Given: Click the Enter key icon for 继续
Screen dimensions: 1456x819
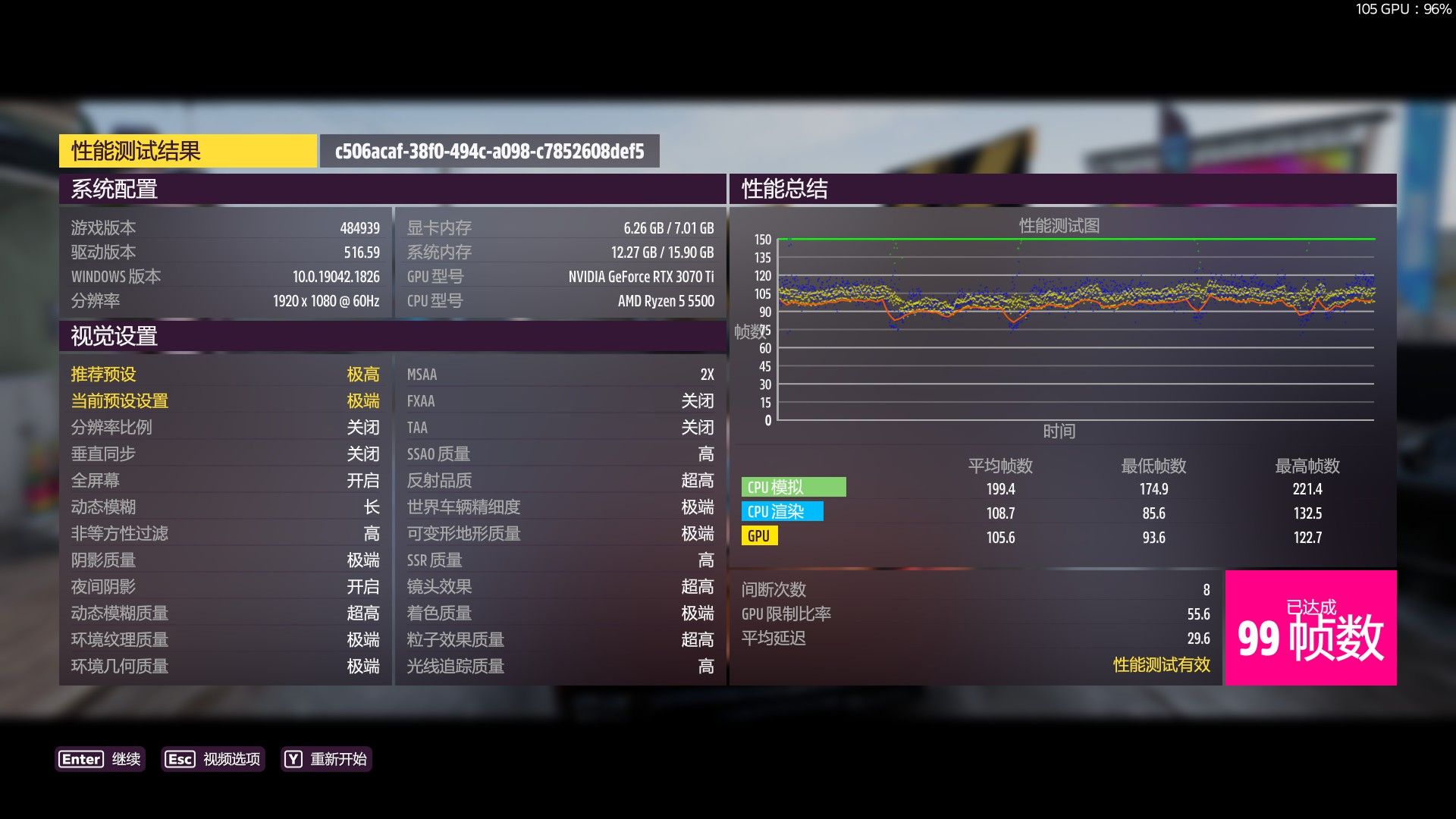Looking at the screenshot, I should pos(80,759).
